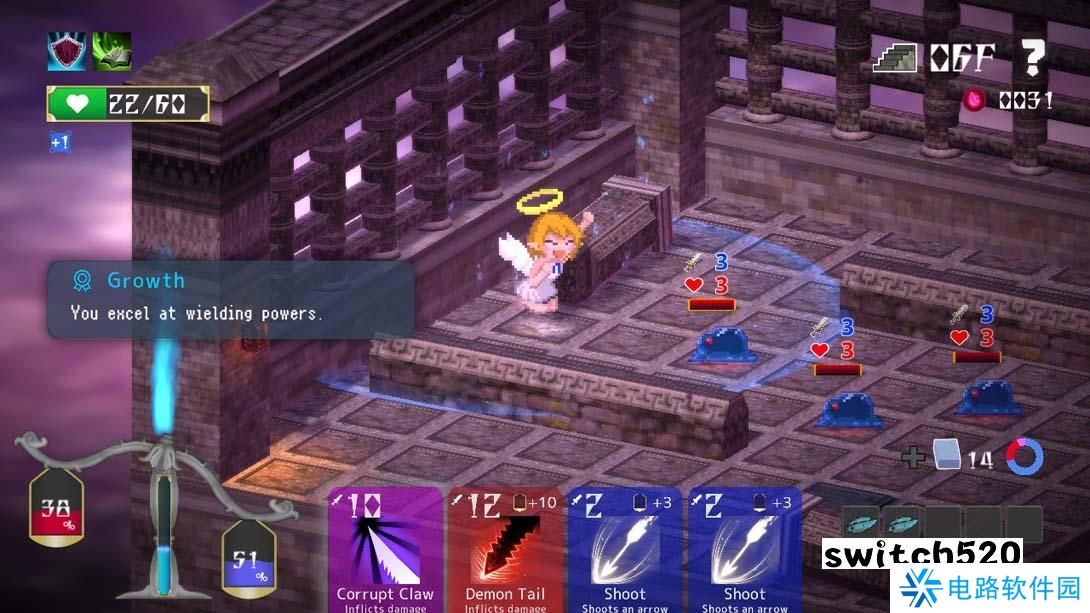
Task: Open the question mark help
Action: [1031, 58]
